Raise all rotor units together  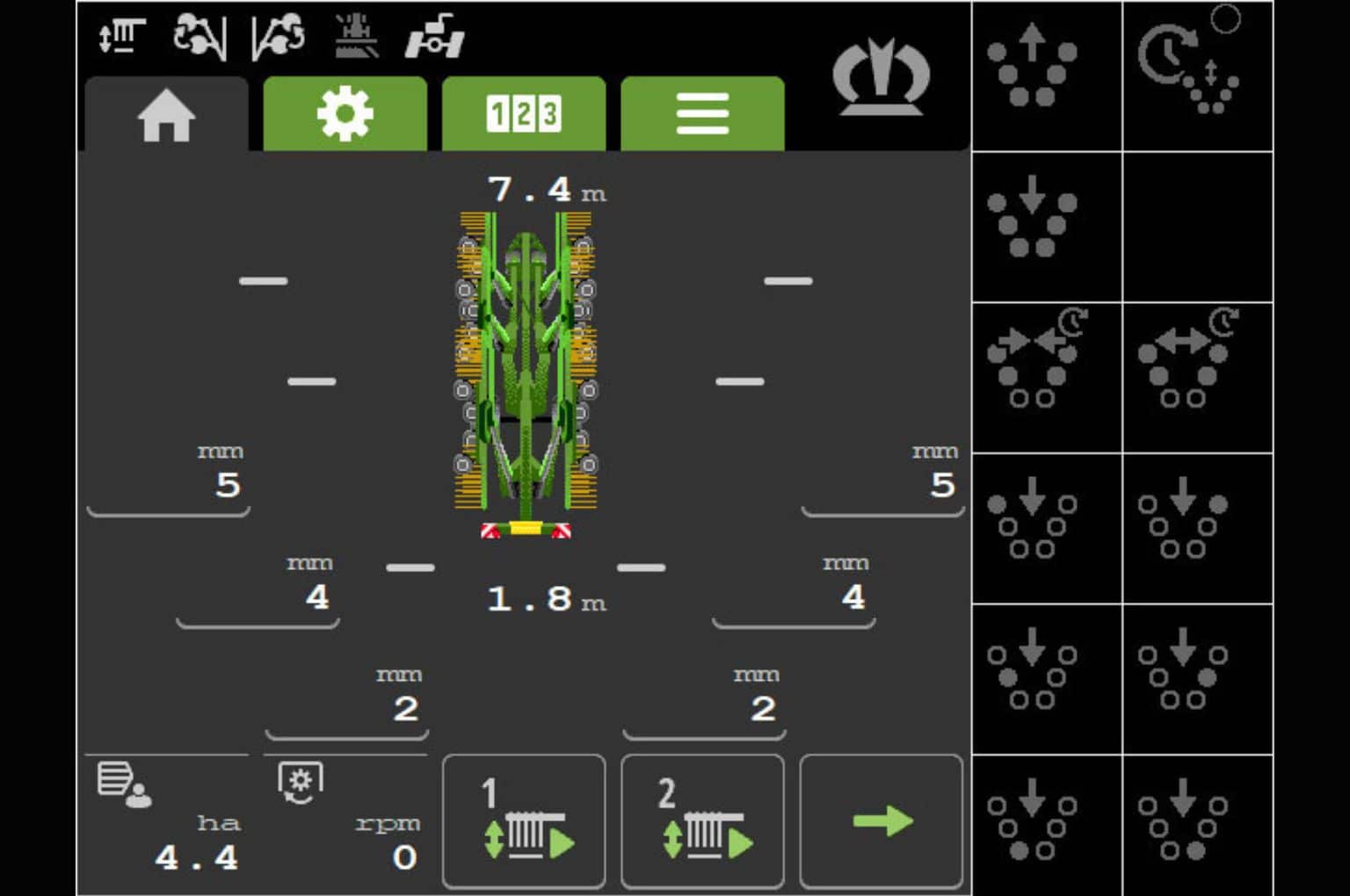[x=1047, y=76]
